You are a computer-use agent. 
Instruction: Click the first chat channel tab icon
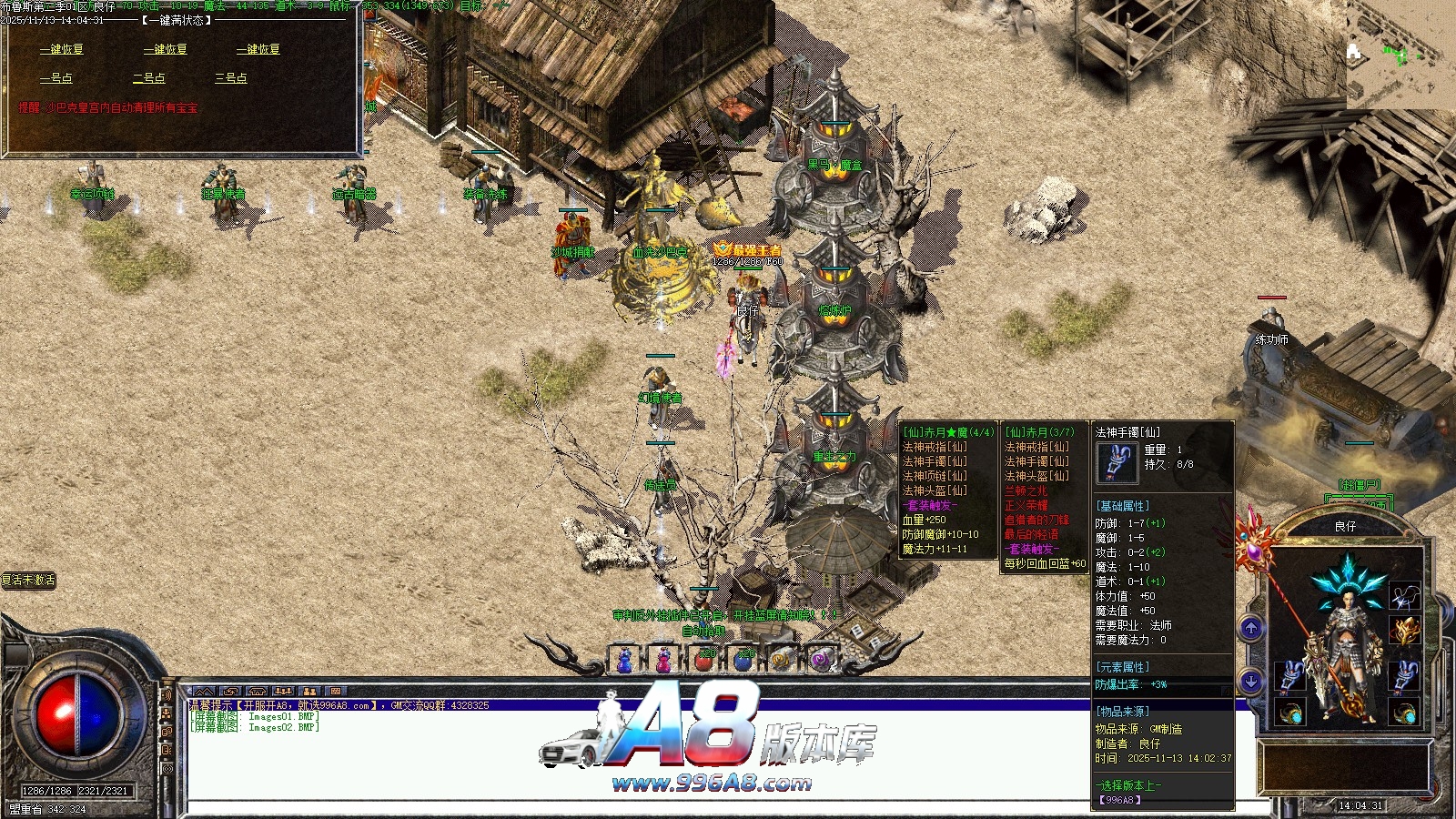(x=204, y=693)
